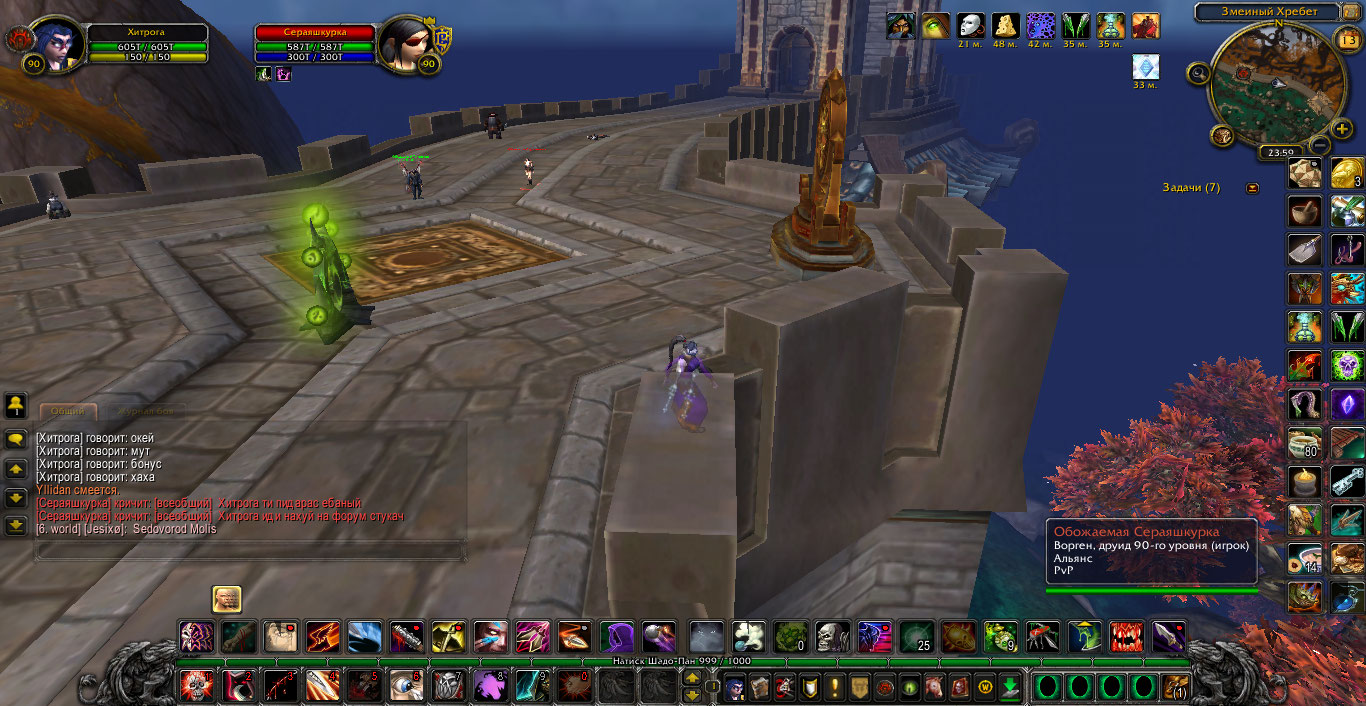Toggle the minimap magnifying glass tracking button

tap(1198, 72)
